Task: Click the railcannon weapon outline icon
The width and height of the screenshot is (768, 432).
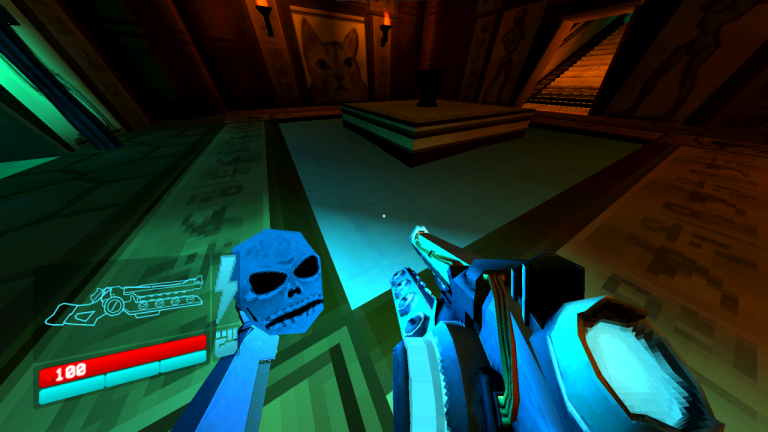Action: pos(128,302)
